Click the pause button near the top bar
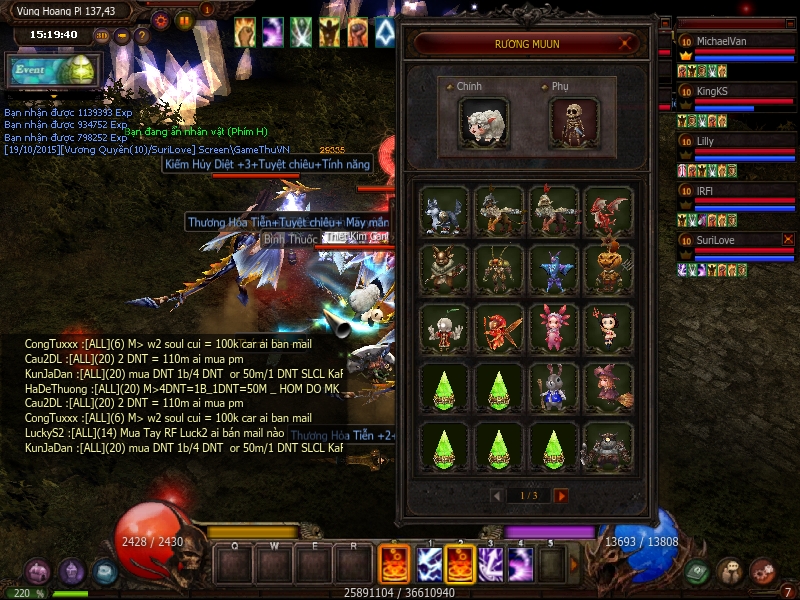The width and height of the screenshot is (800, 600). pyautogui.click(x=184, y=19)
